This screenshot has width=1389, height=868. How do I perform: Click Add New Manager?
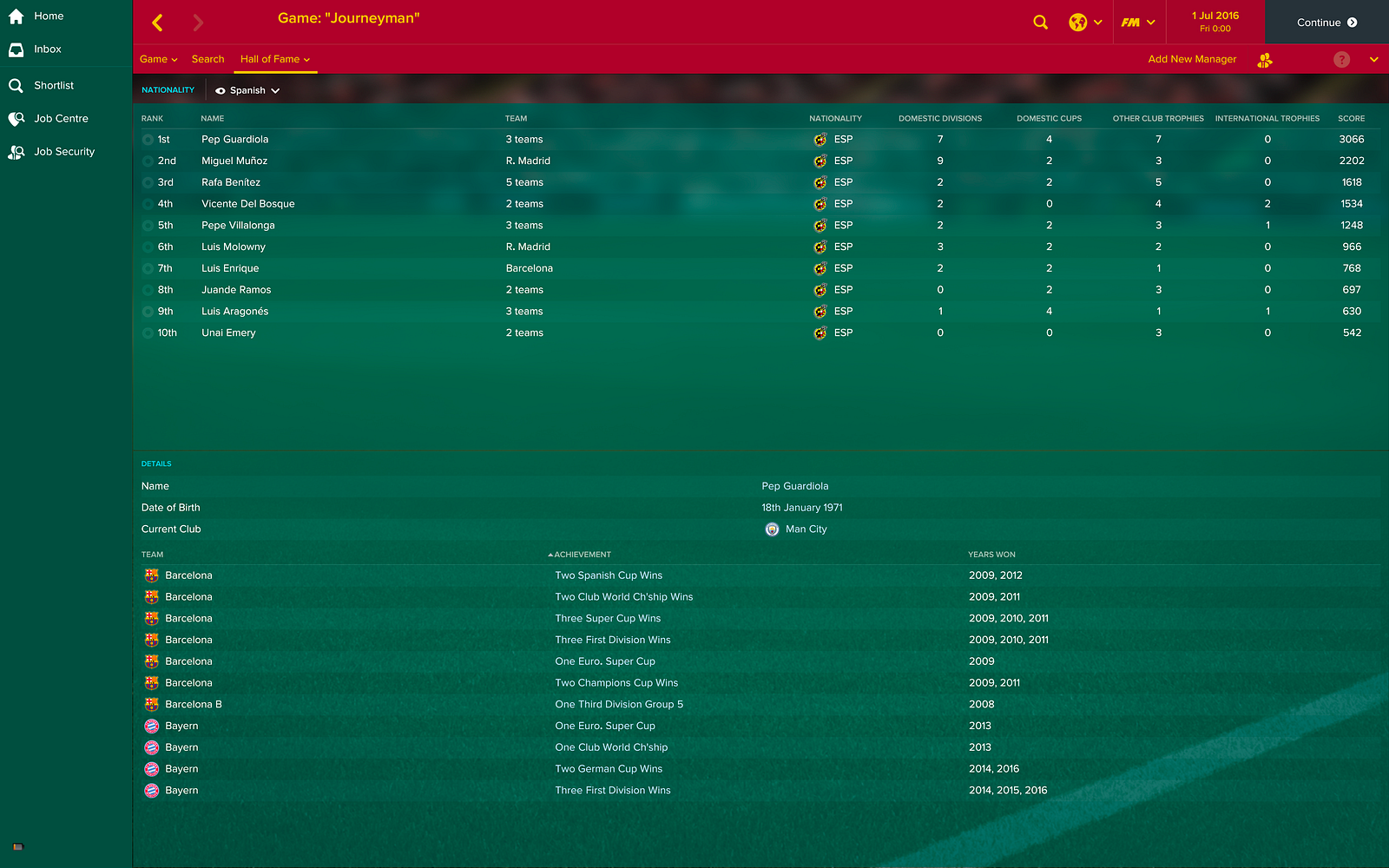coord(1192,59)
